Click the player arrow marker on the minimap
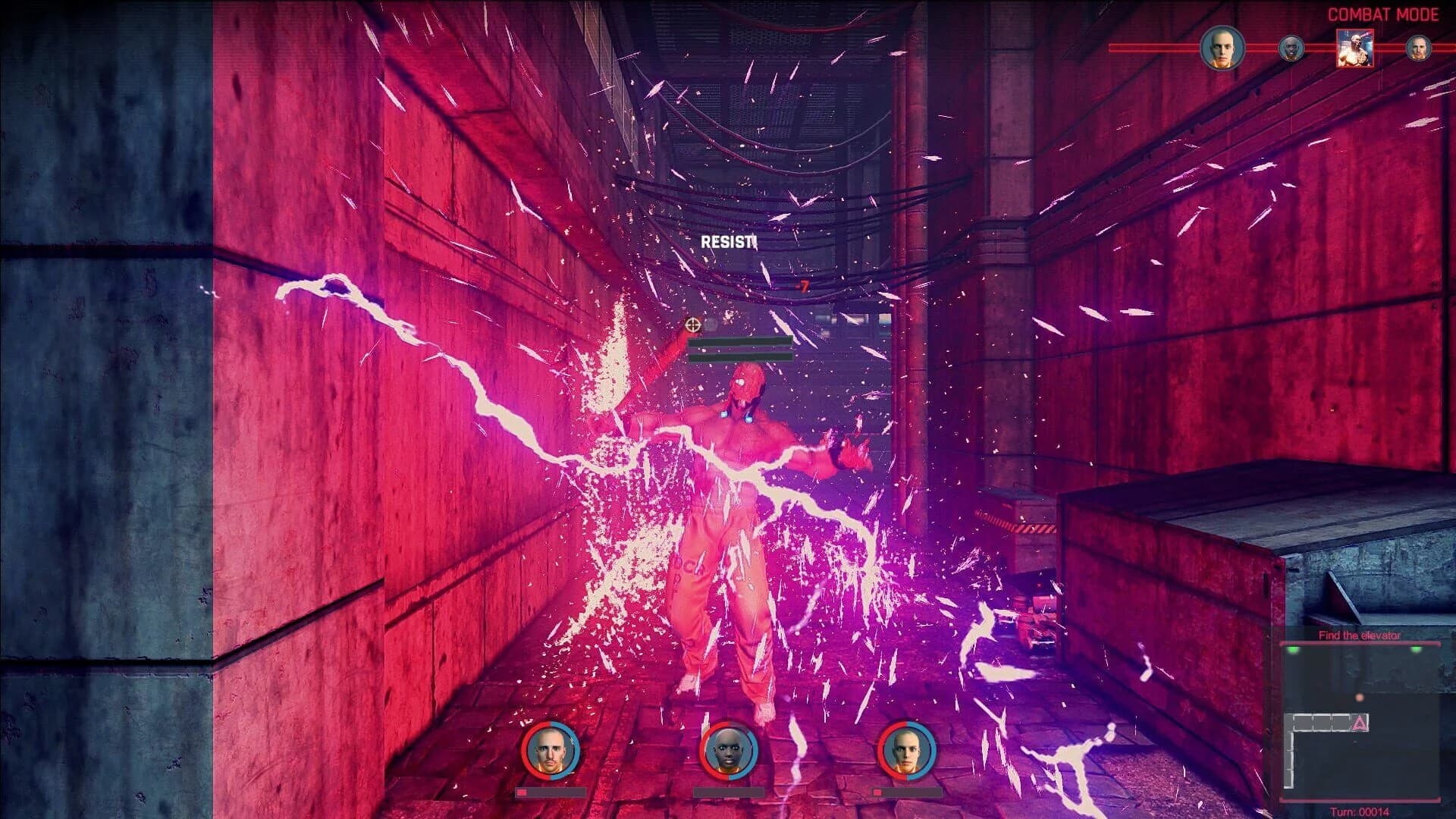The width and height of the screenshot is (1456, 819). click(x=1359, y=723)
